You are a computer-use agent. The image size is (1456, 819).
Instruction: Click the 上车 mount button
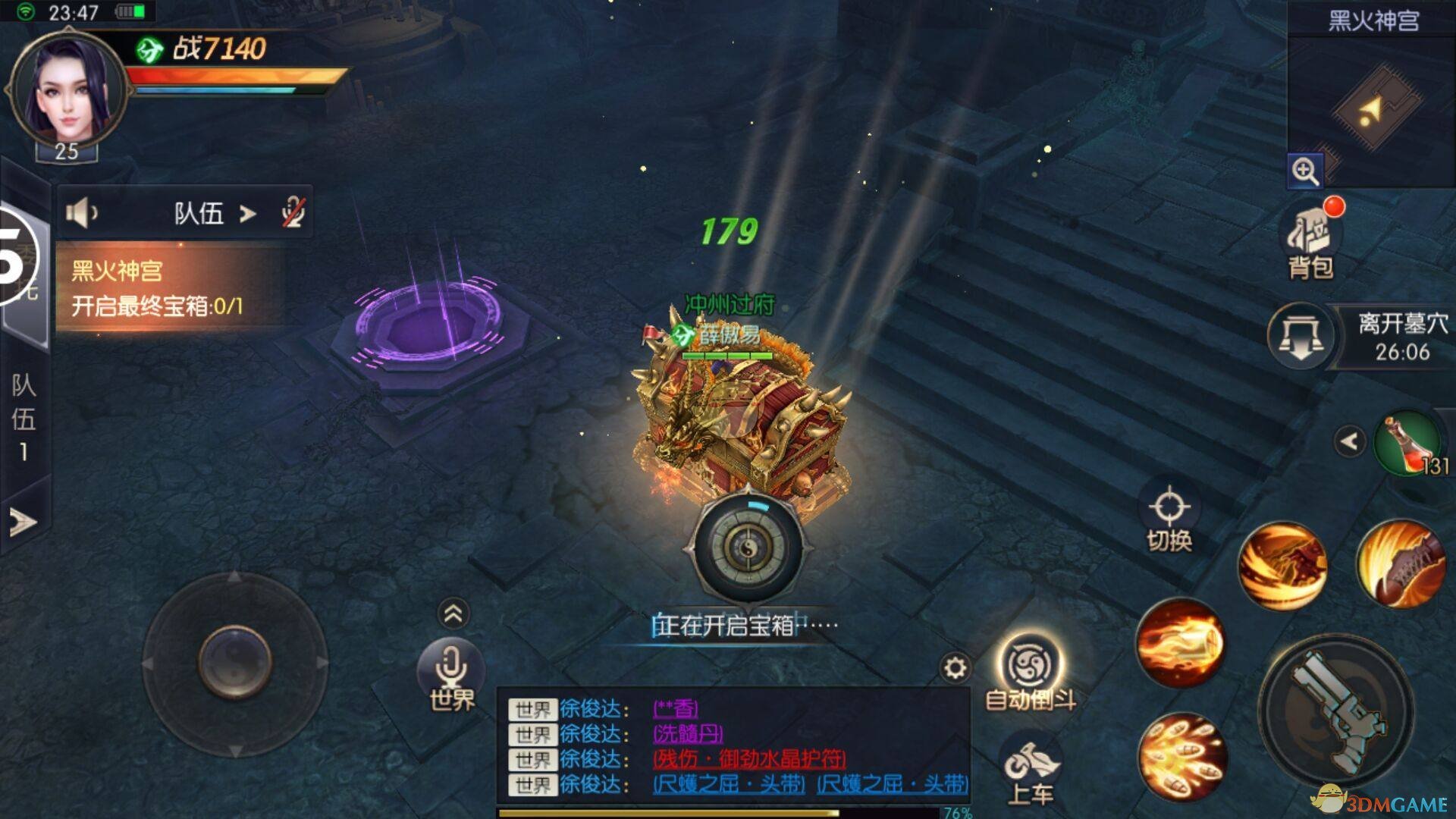pos(1031,770)
